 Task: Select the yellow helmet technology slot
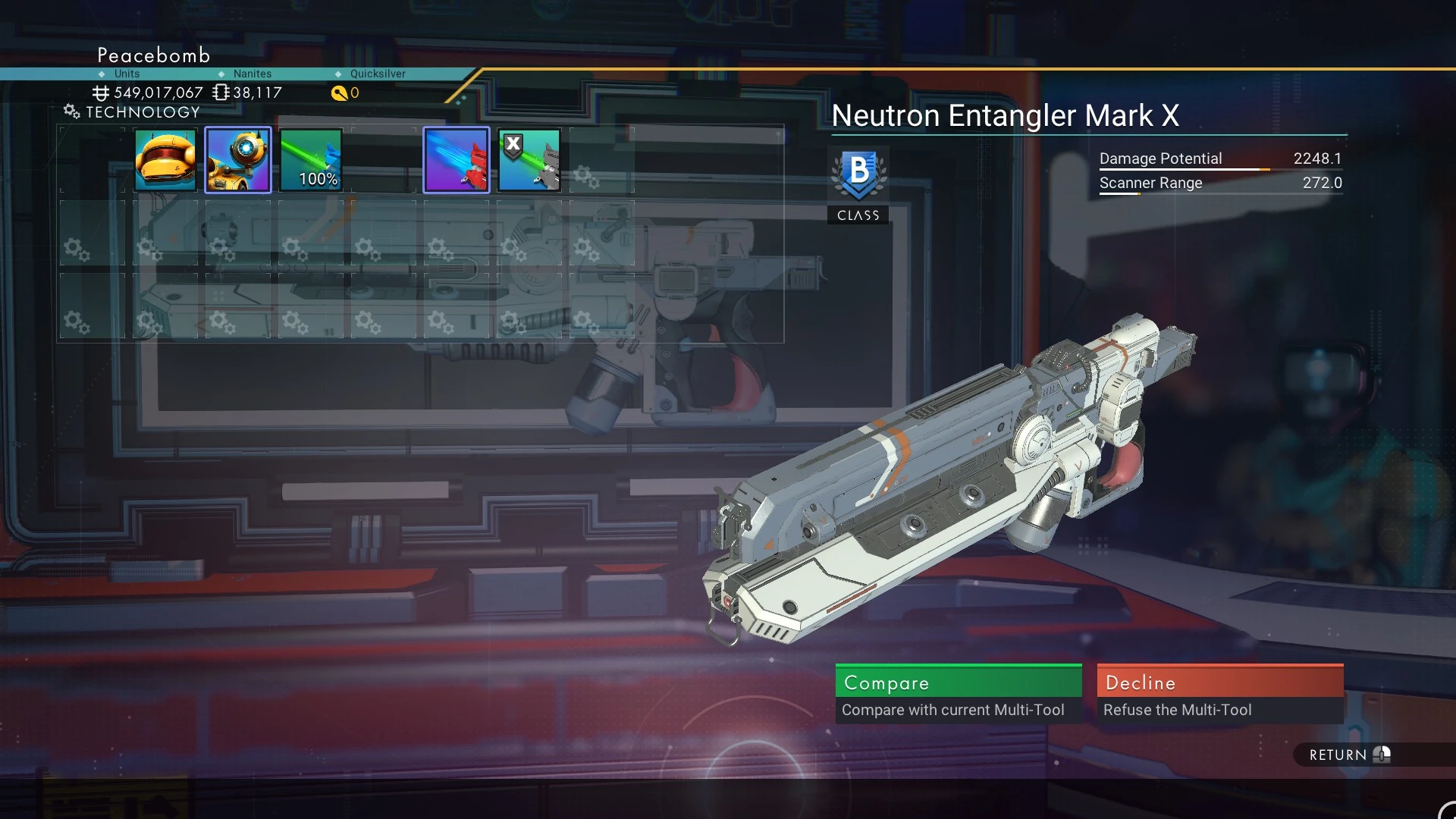click(x=165, y=160)
